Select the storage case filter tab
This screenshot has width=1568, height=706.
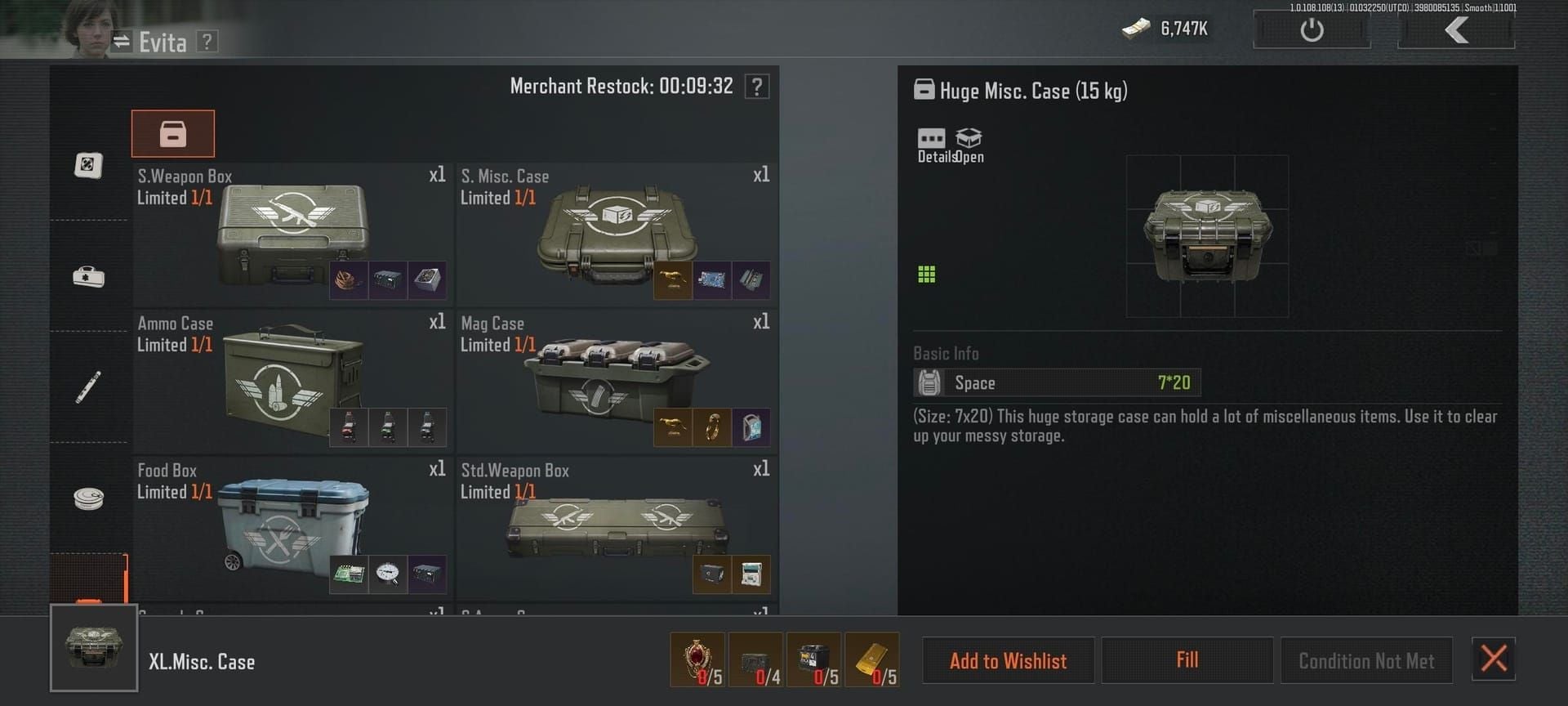[172, 134]
